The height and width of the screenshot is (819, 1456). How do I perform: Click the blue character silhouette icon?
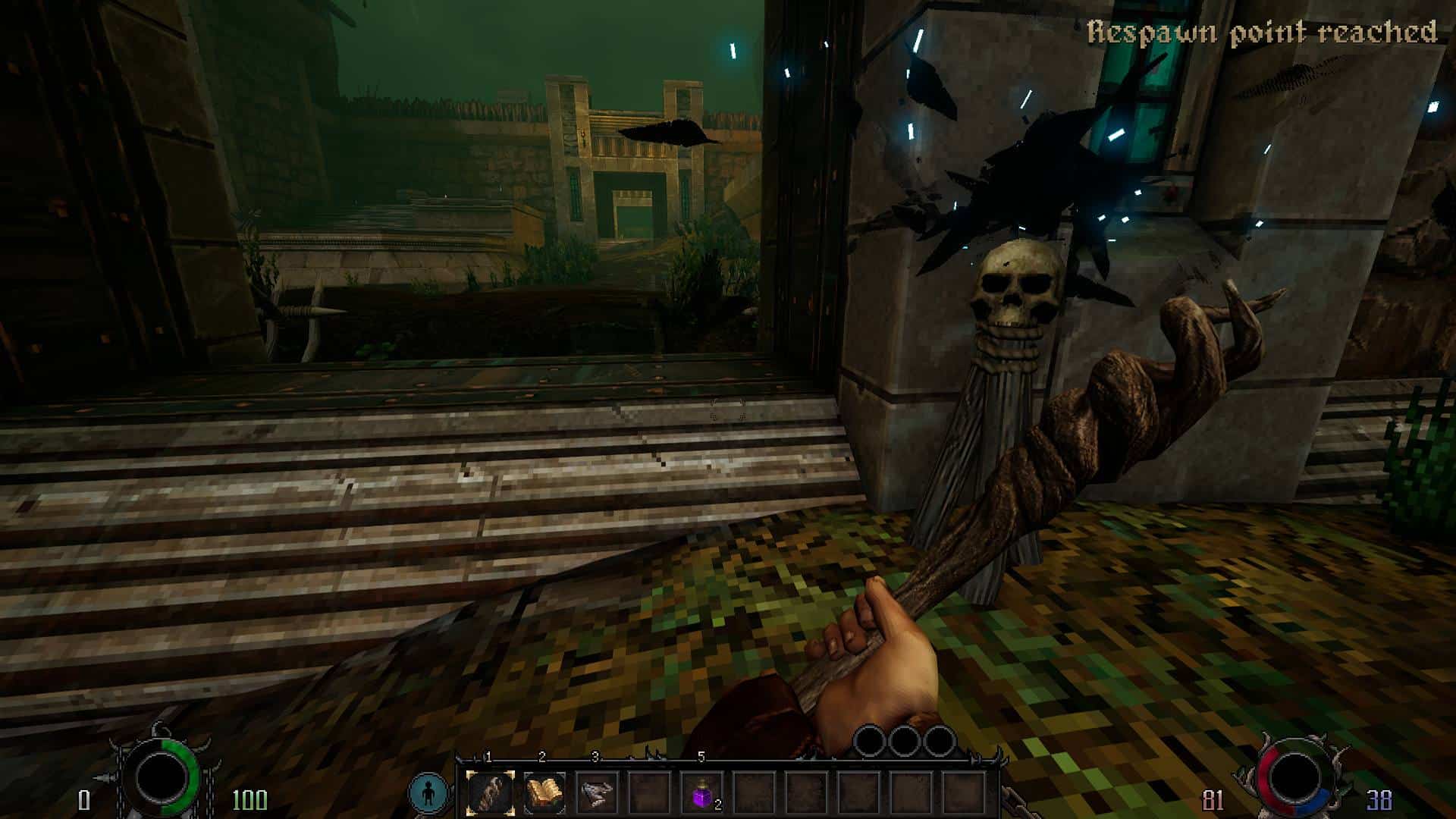[428, 792]
